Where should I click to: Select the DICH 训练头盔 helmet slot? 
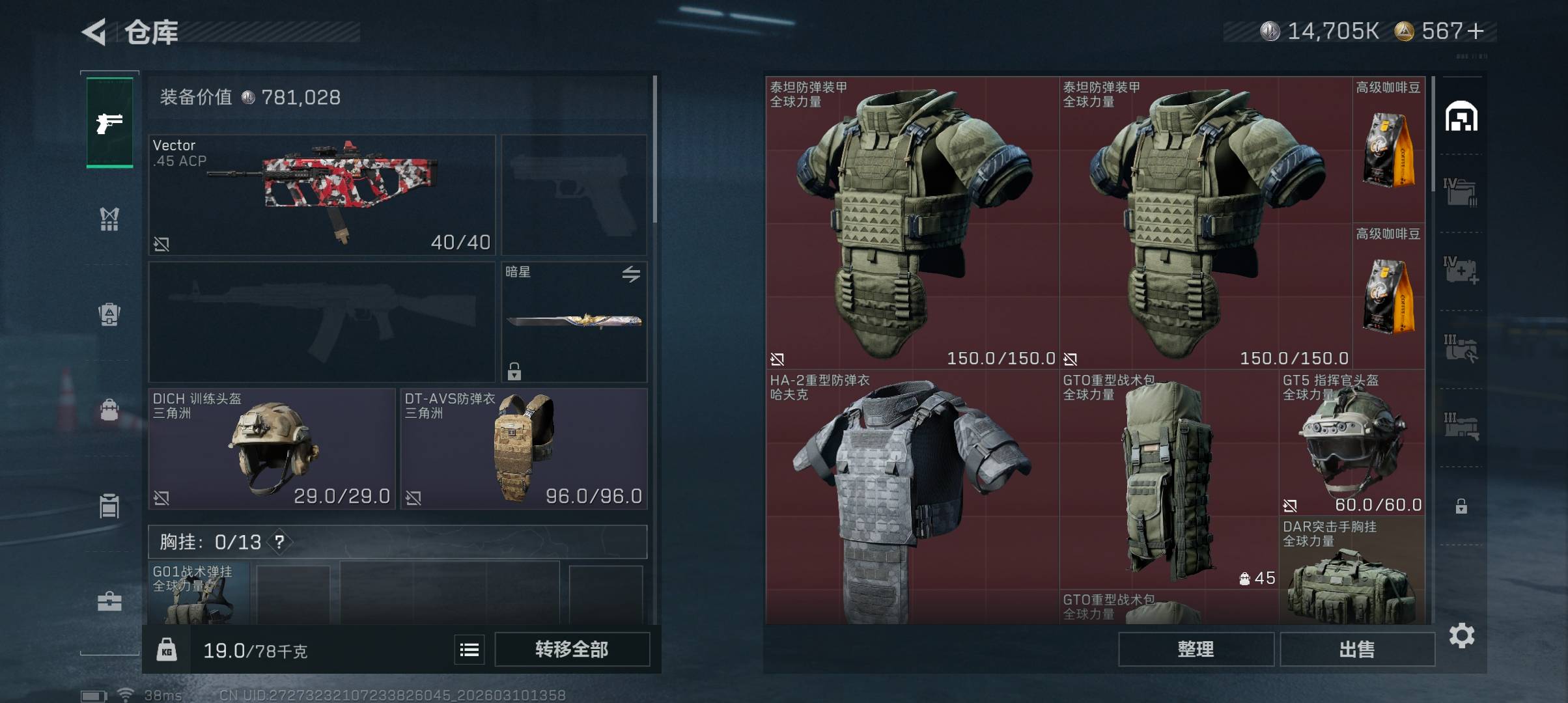(272, 448)
